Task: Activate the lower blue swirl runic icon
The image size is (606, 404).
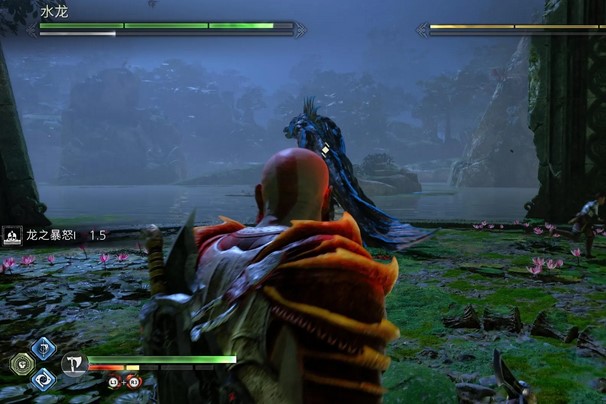Action: 43,380
